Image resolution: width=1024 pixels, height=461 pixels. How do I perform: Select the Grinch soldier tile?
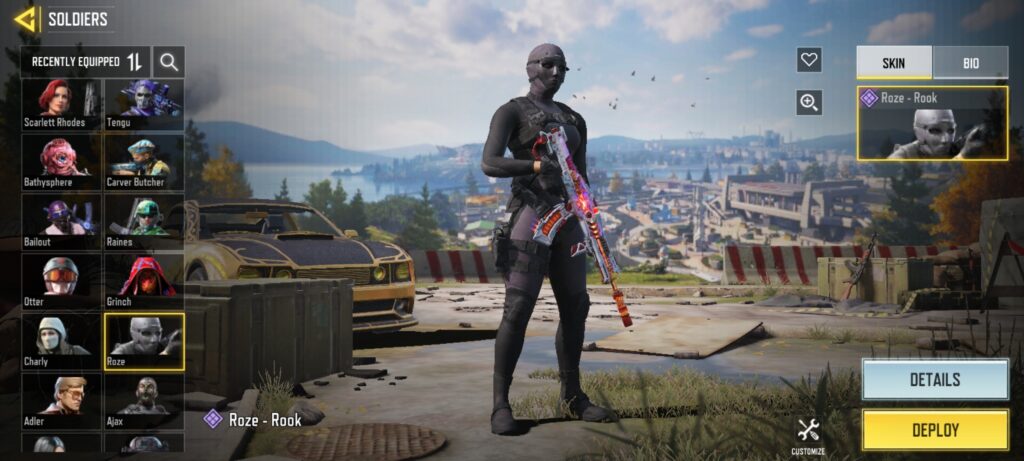144,281
